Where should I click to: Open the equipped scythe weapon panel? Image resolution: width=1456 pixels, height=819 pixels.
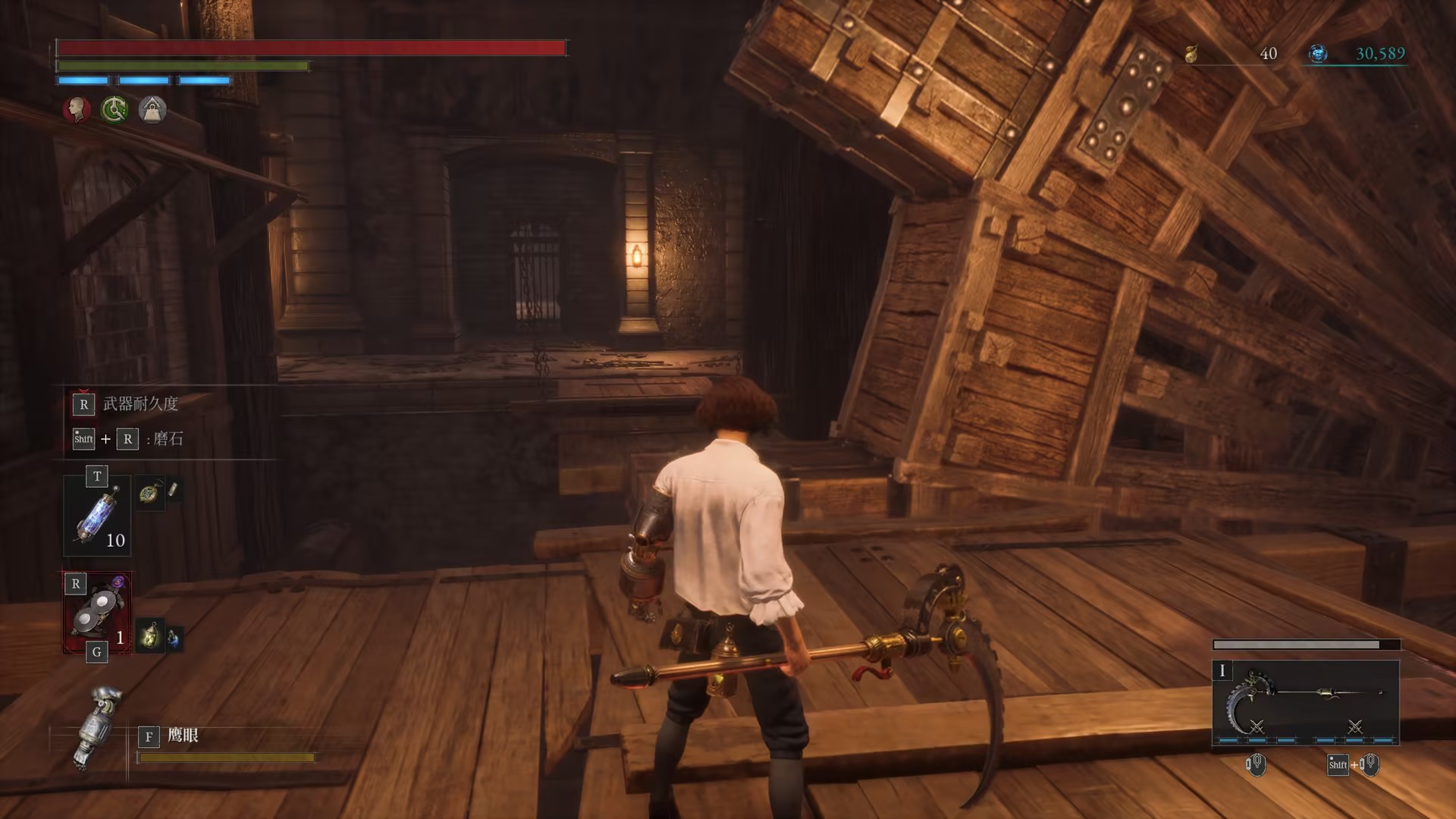pyautogui.click(x=1305, y=702)
